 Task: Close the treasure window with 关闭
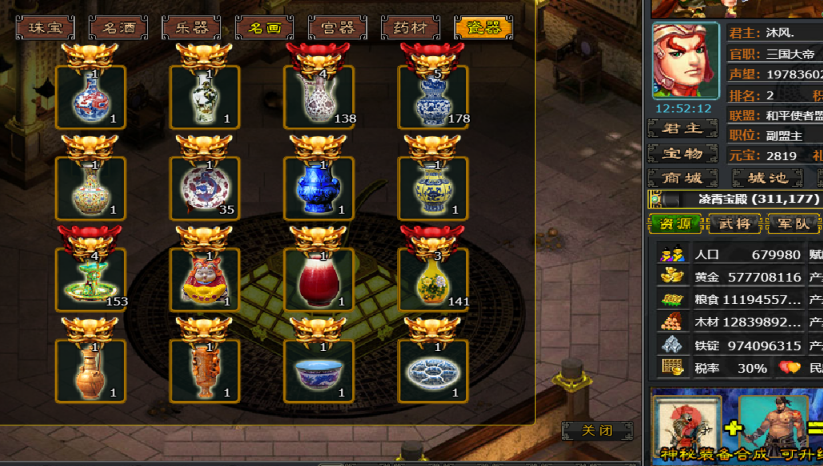(597, 431)
